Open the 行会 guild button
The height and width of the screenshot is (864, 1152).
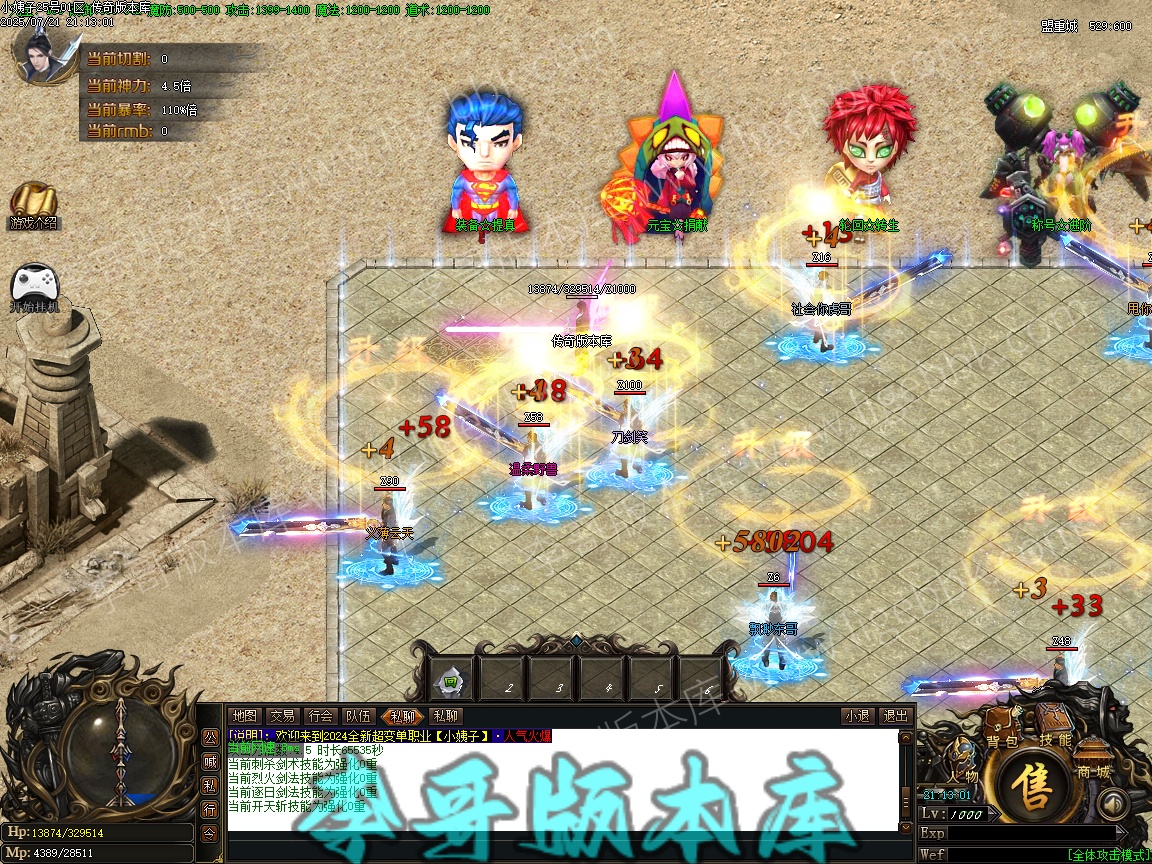coord(320,716)
